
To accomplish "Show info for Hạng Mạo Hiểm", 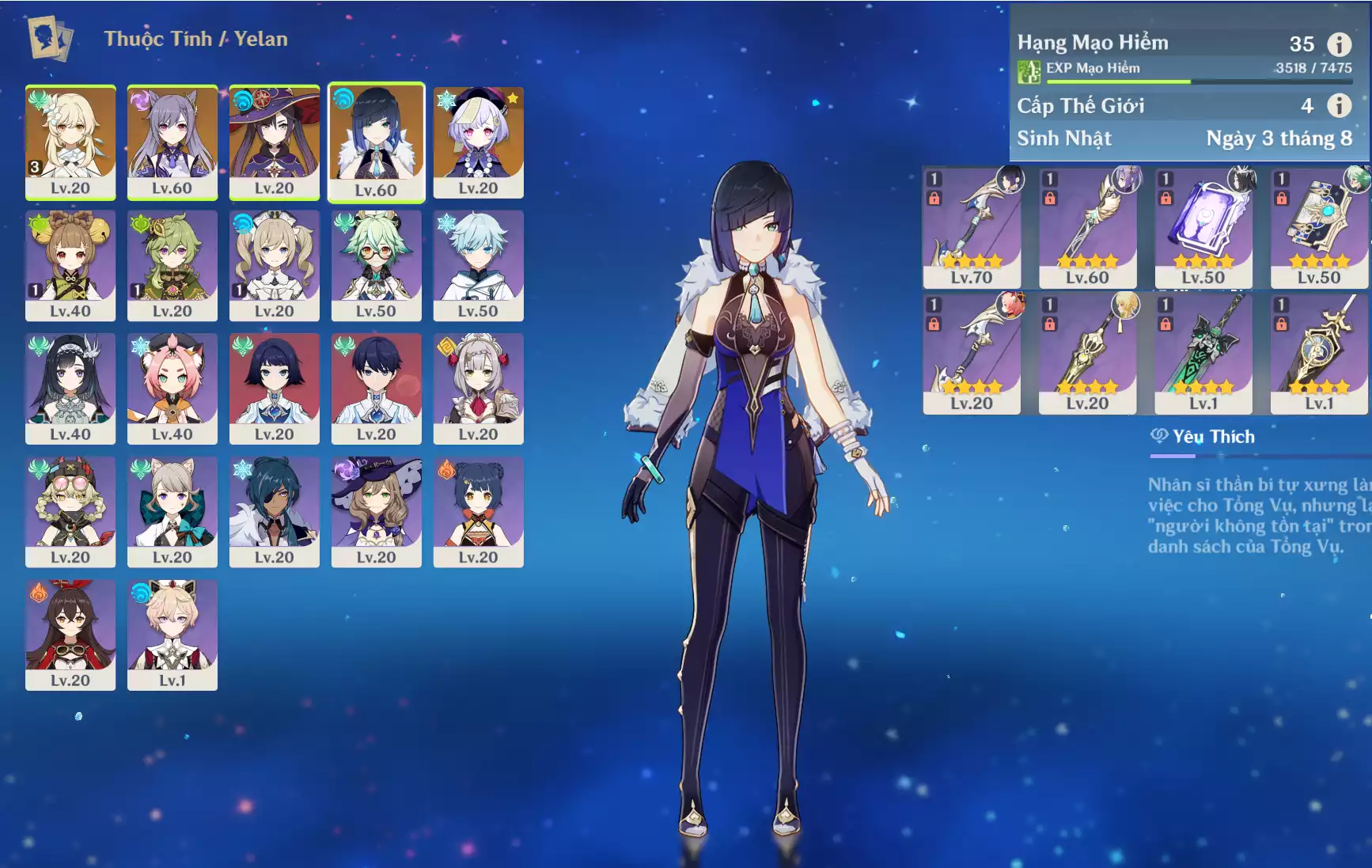I will tap(1339, 44).
